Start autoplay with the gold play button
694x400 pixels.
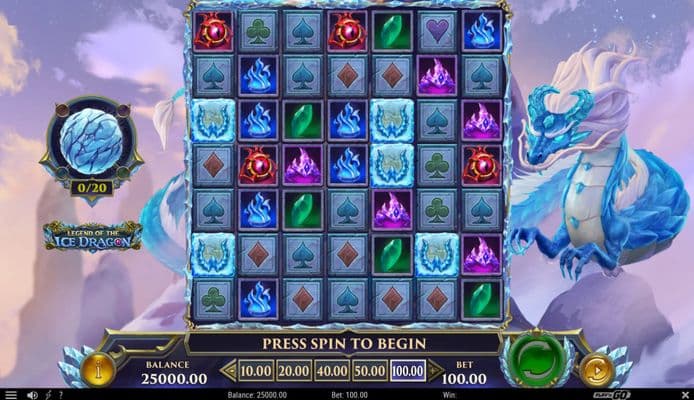coord(597,371)
